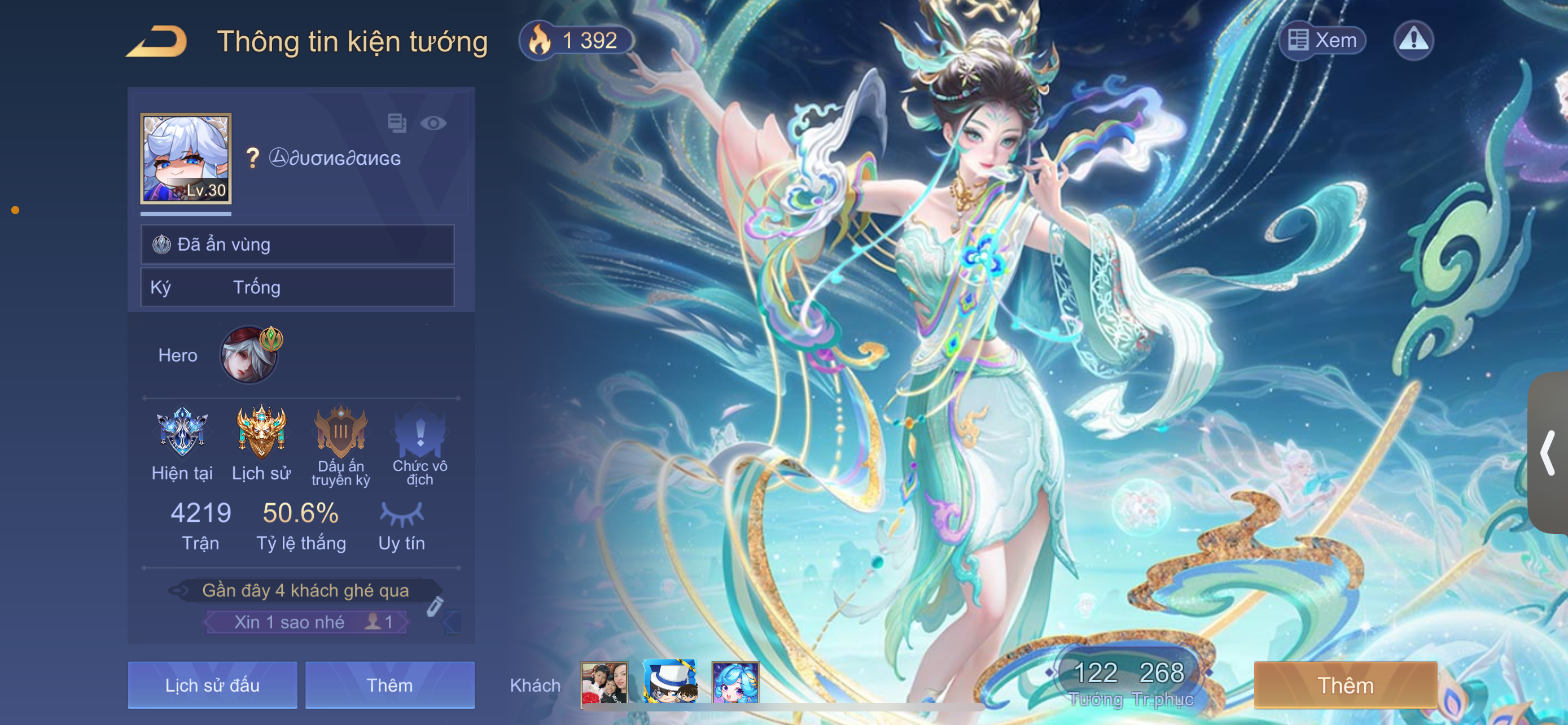Click the copy icon beside the eye
Image resolution: width=1568 pixels, height=725 pixels.
(397, 123)
